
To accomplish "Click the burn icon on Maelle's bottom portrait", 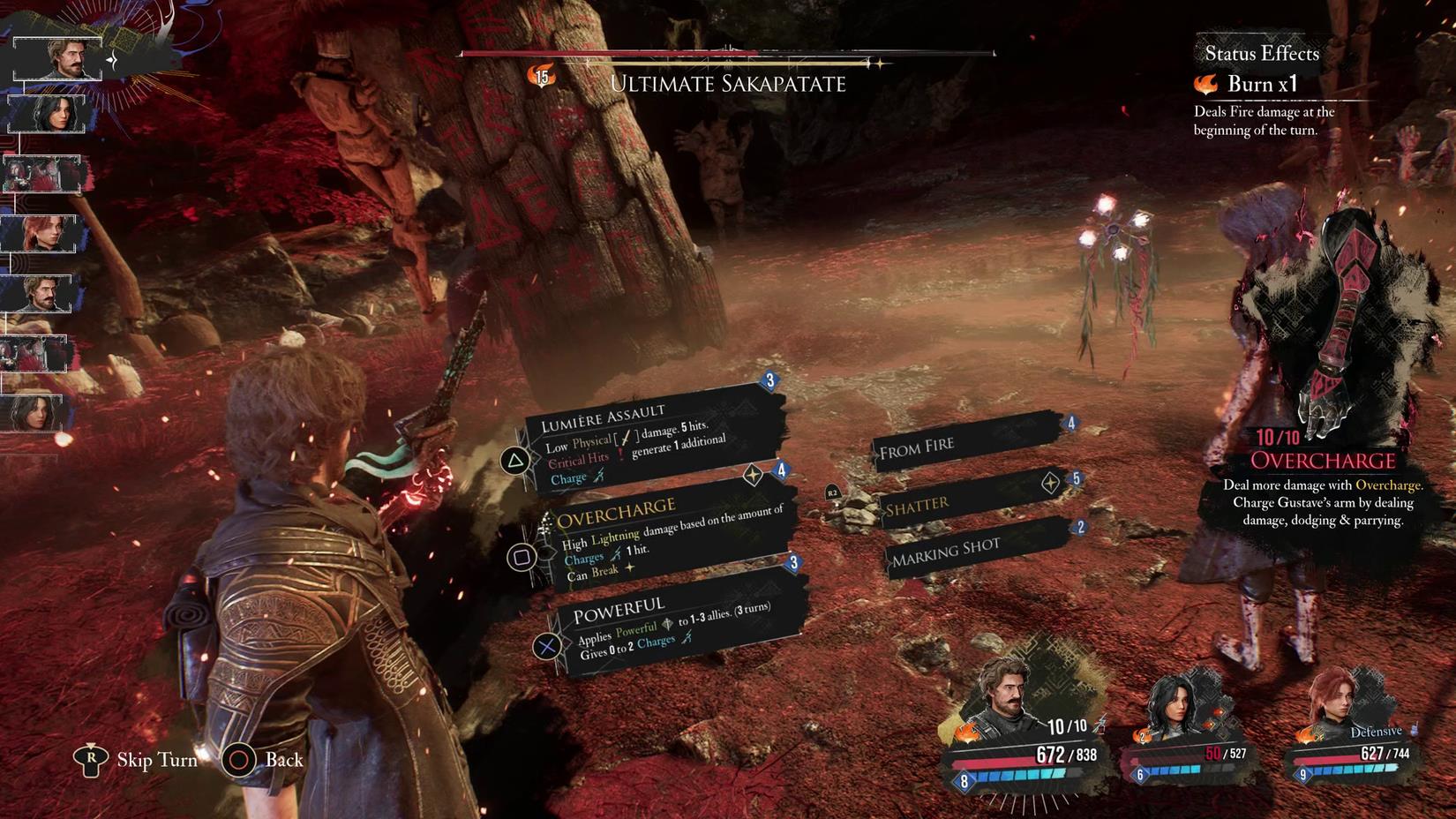I will pos(1306,736).
